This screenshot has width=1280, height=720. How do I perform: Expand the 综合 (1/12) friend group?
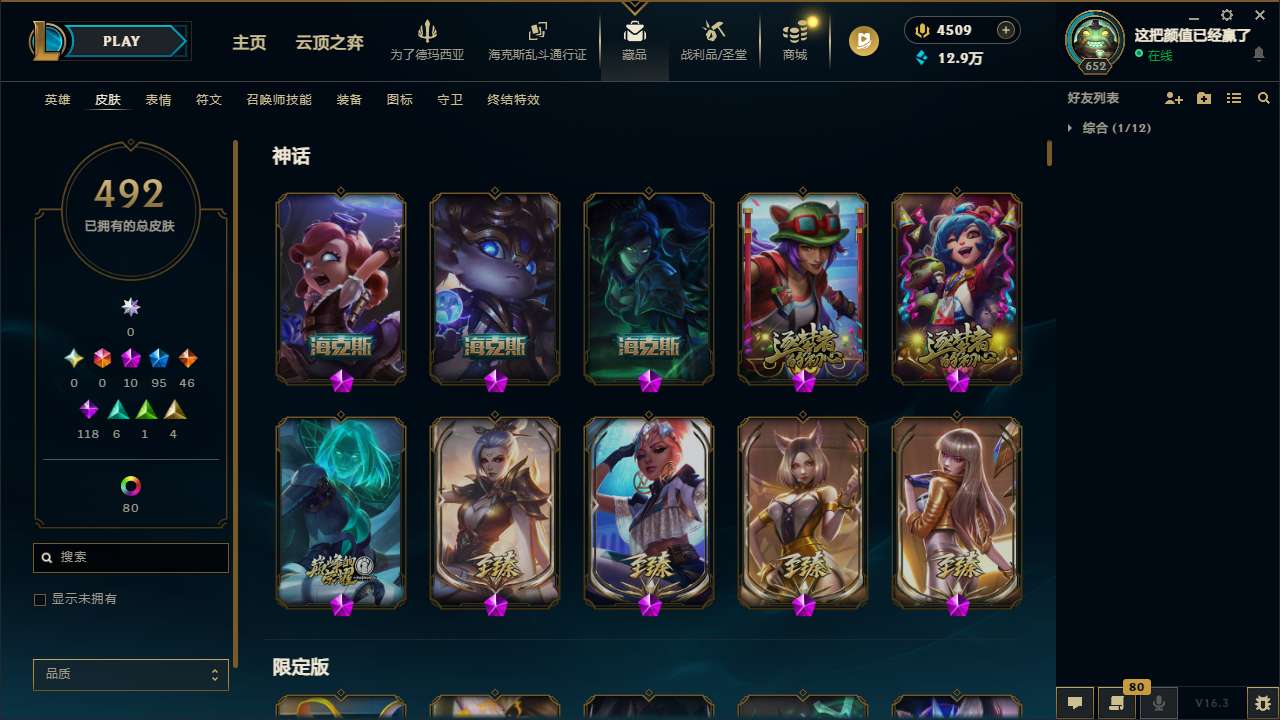click(x=1118, y=128)
